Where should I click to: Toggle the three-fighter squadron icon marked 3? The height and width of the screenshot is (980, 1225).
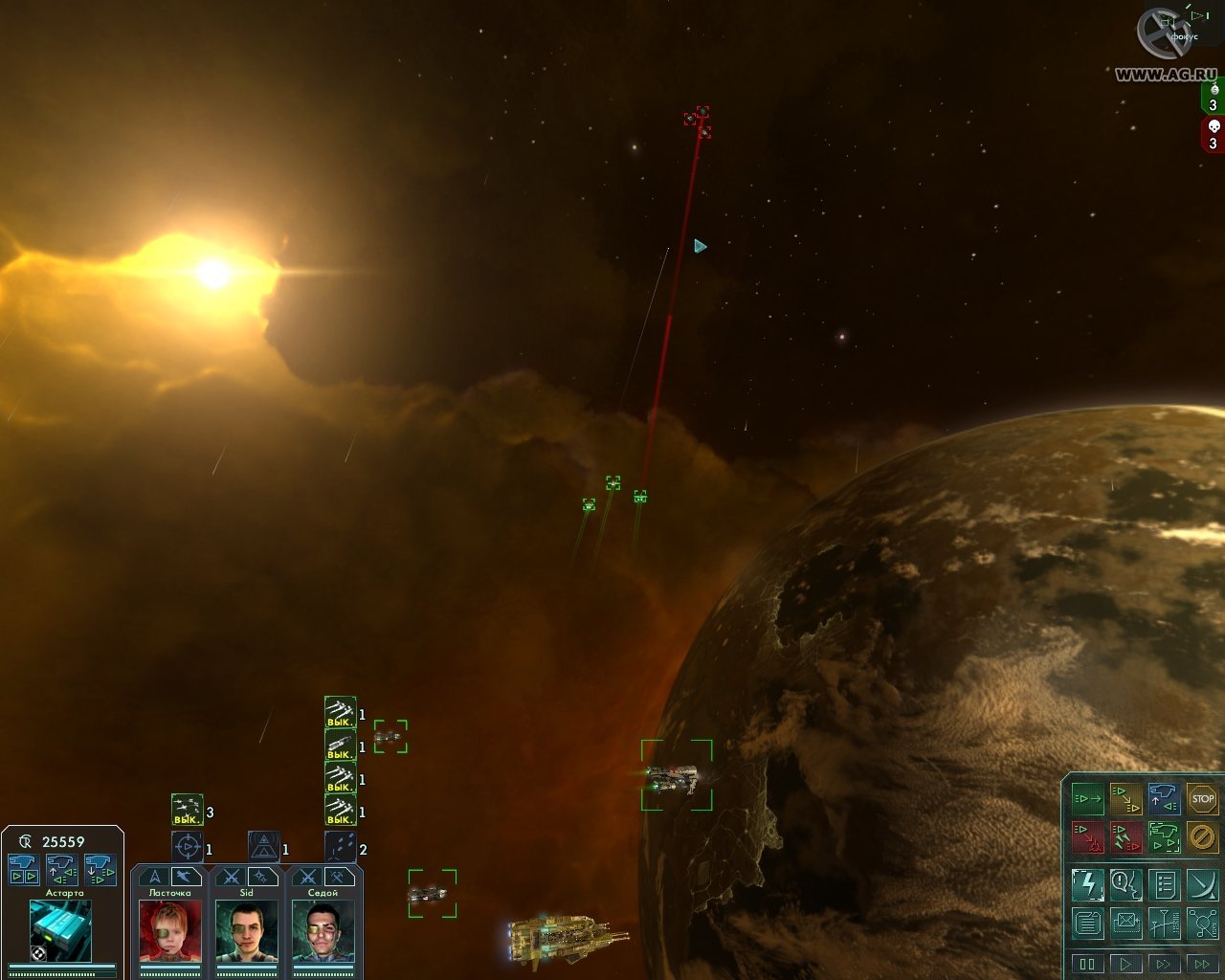tap(188, 811)
